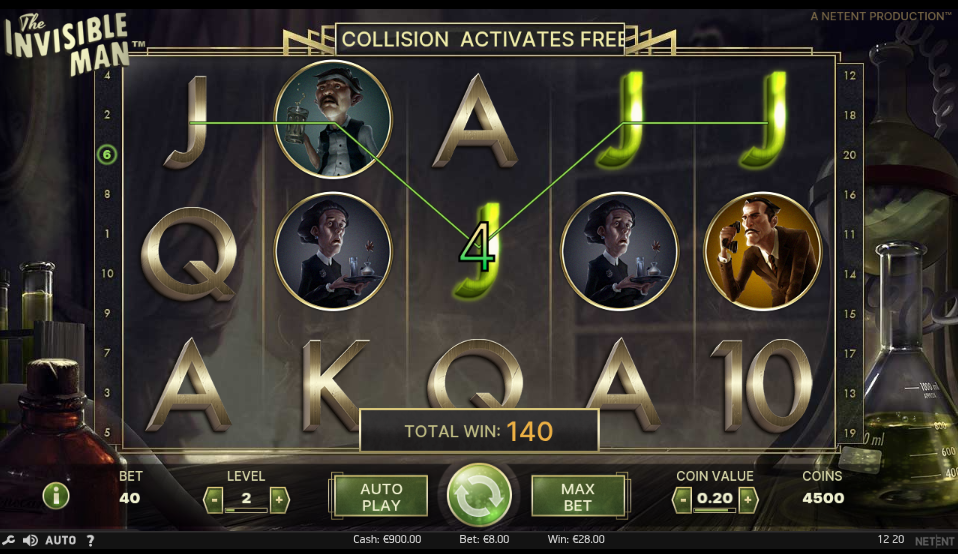
Task: Toggle sound with the speaker icon
Action: [x=30, y=541]
